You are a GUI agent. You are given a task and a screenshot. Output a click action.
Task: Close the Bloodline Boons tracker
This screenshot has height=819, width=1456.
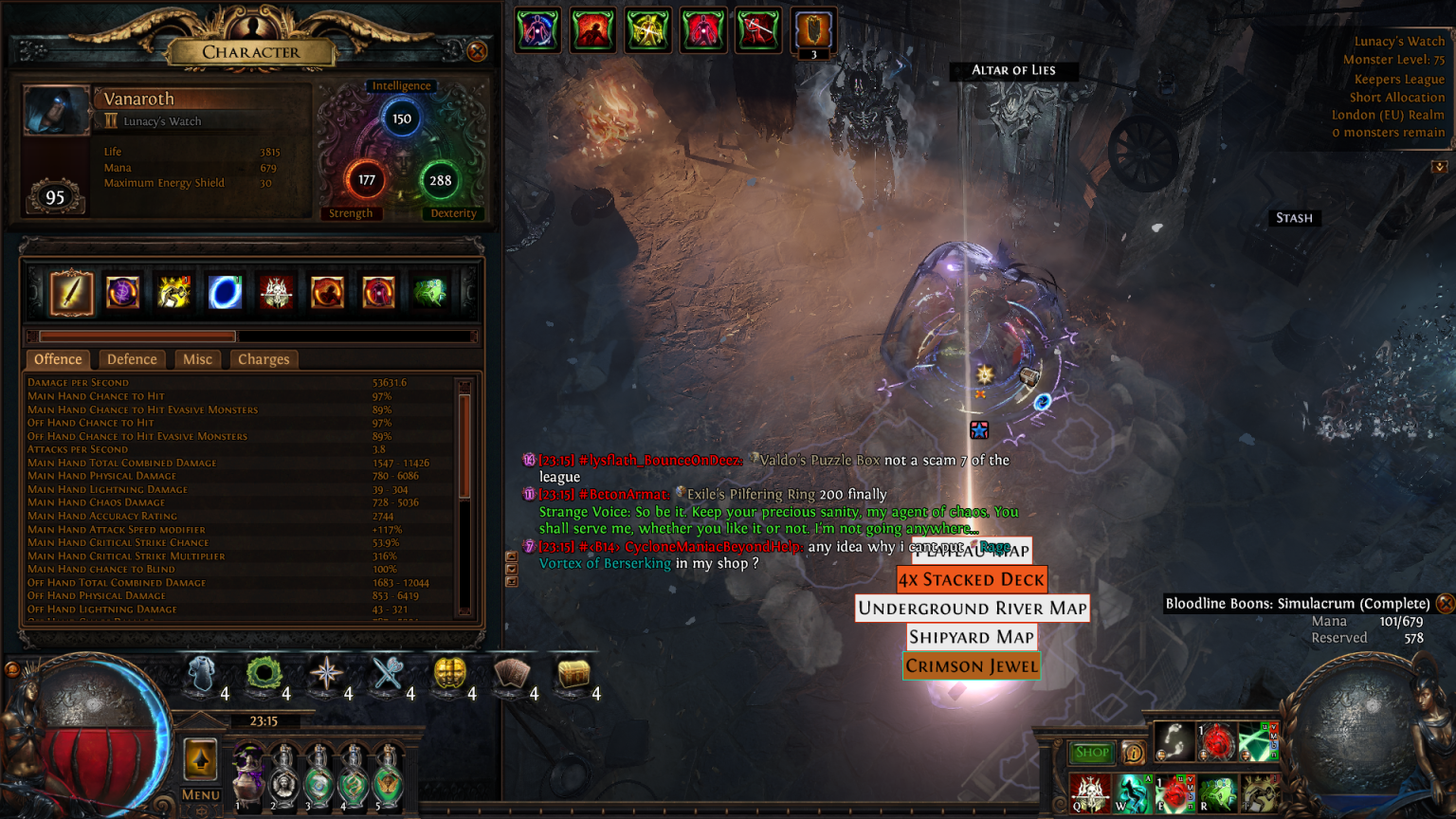click(1445, 603)
